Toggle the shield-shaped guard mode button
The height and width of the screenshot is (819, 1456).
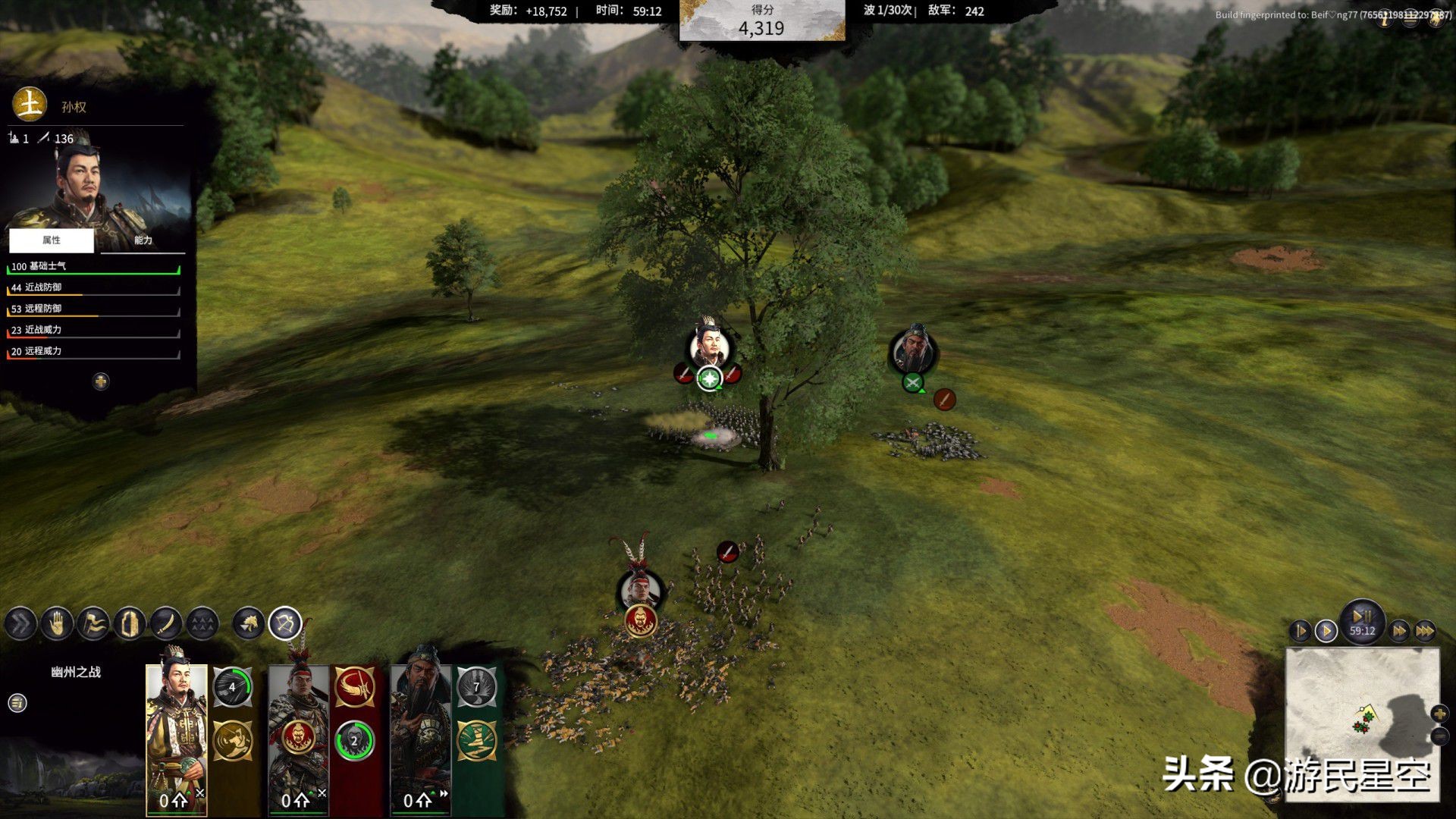click(130, 624)
